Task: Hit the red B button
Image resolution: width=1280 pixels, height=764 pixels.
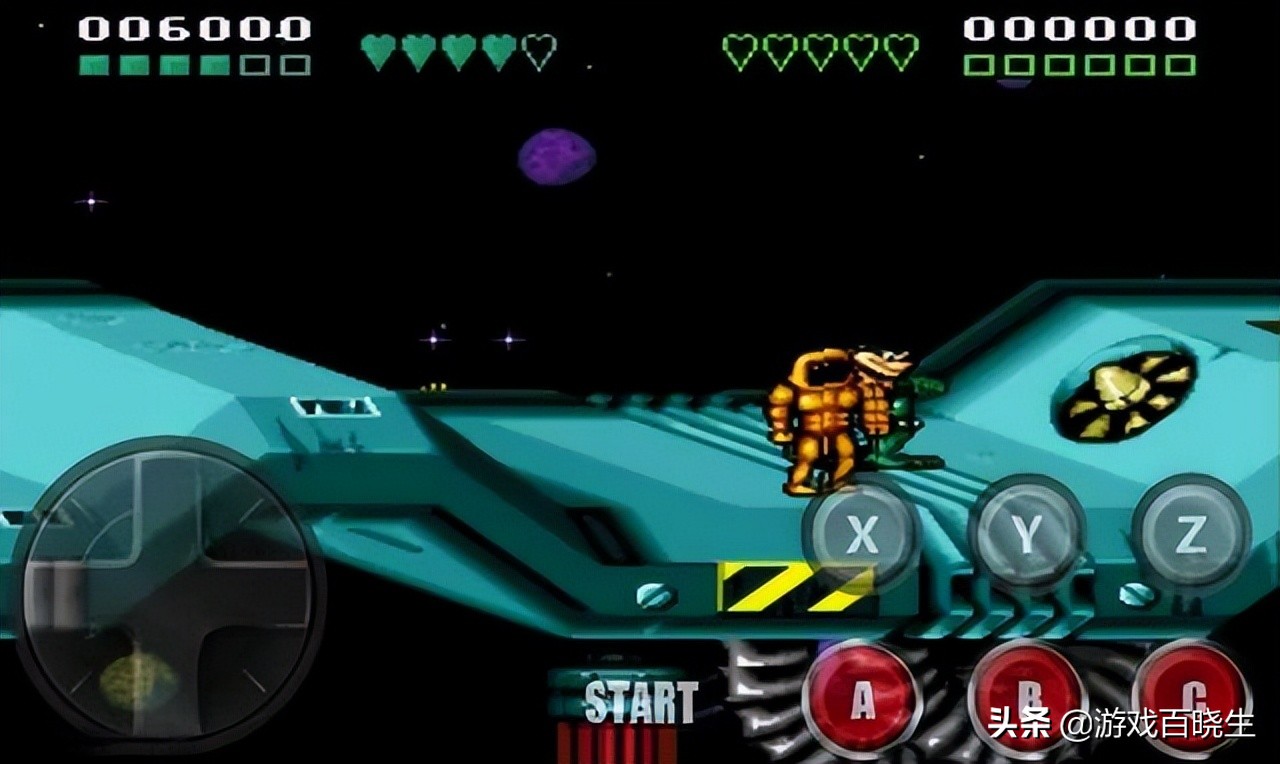Action: 1026,699
